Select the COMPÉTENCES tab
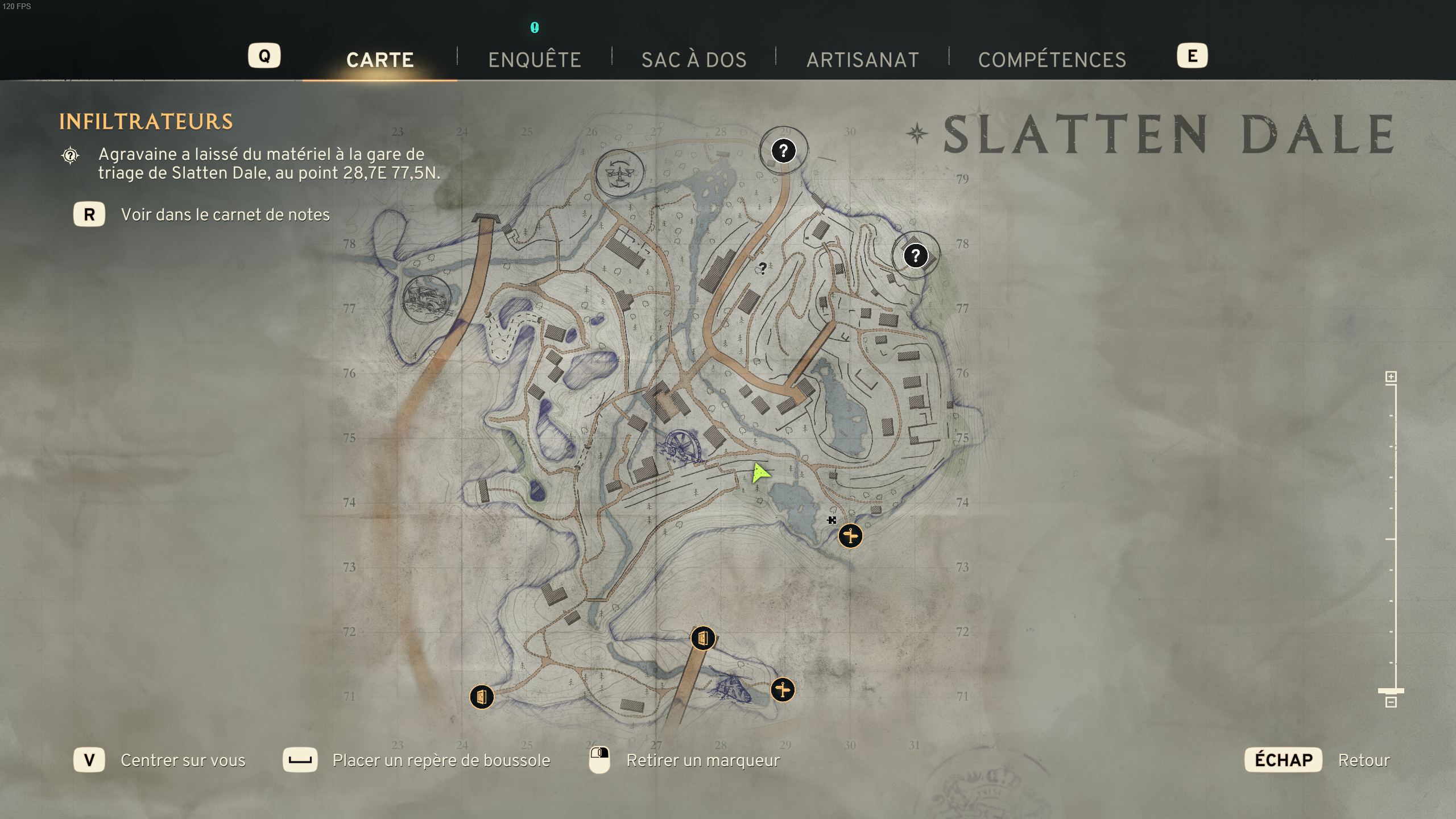 (1052, 59)
